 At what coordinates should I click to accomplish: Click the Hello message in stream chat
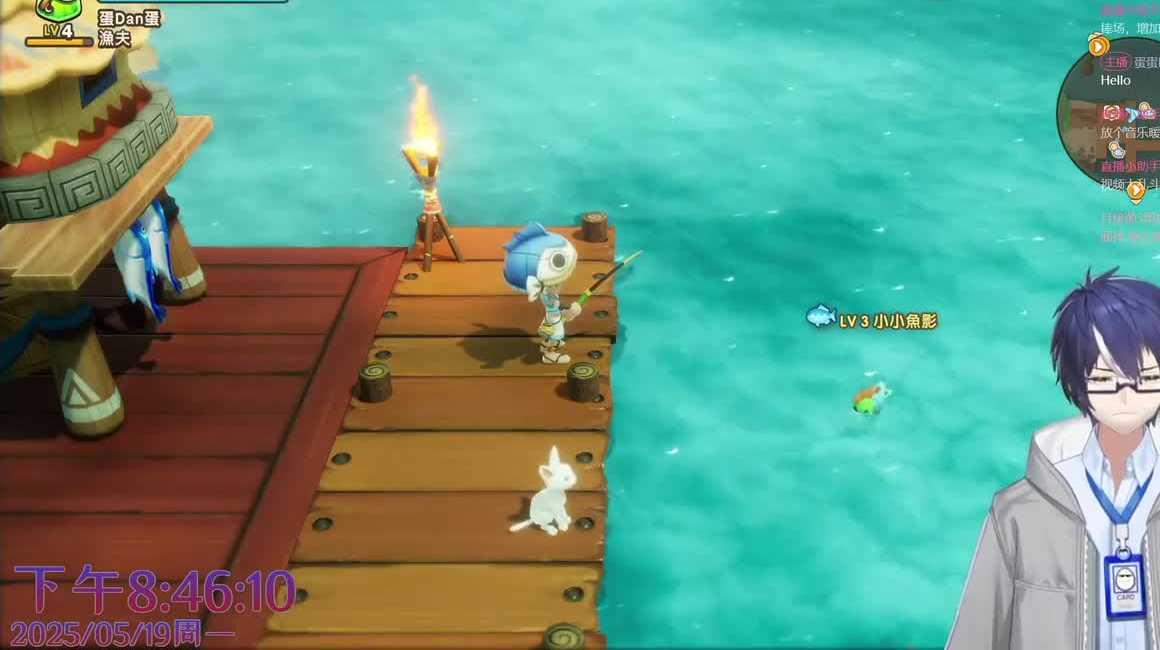1116,80
